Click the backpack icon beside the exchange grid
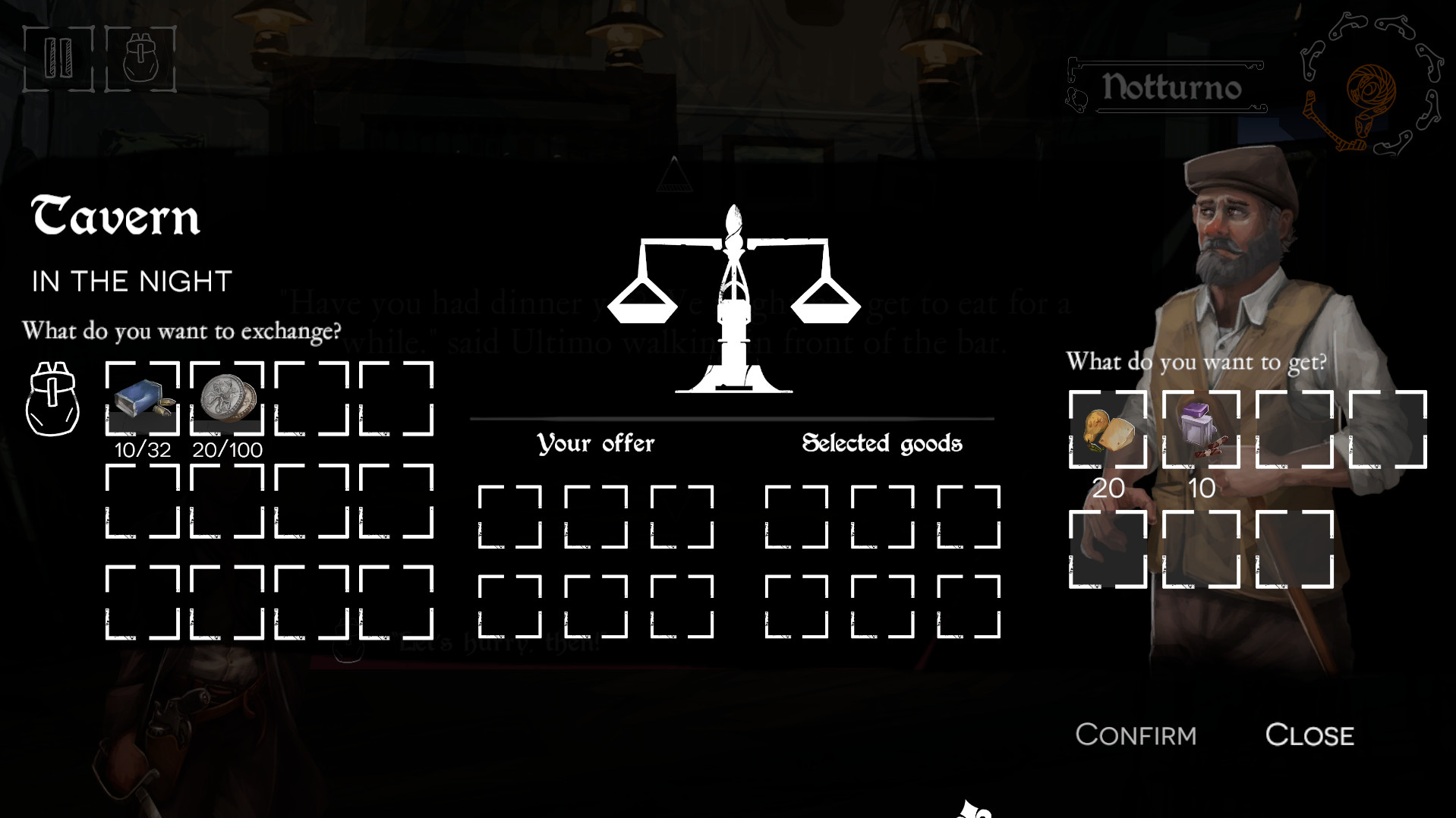Viewport: 1456px width, 818px height. point(52,398)
